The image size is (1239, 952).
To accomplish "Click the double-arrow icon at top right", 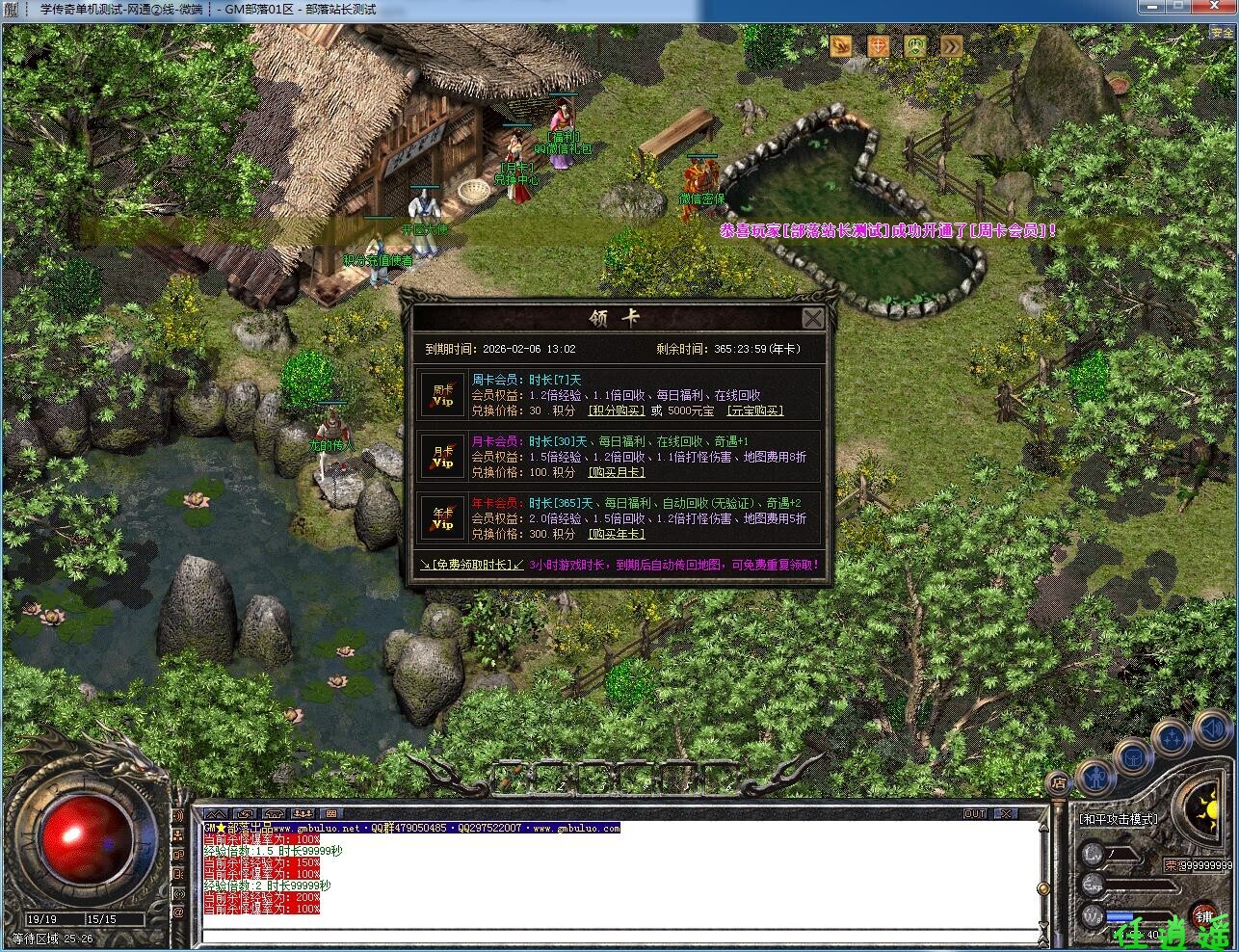I will pyautogui.click(x=951, y=45).
